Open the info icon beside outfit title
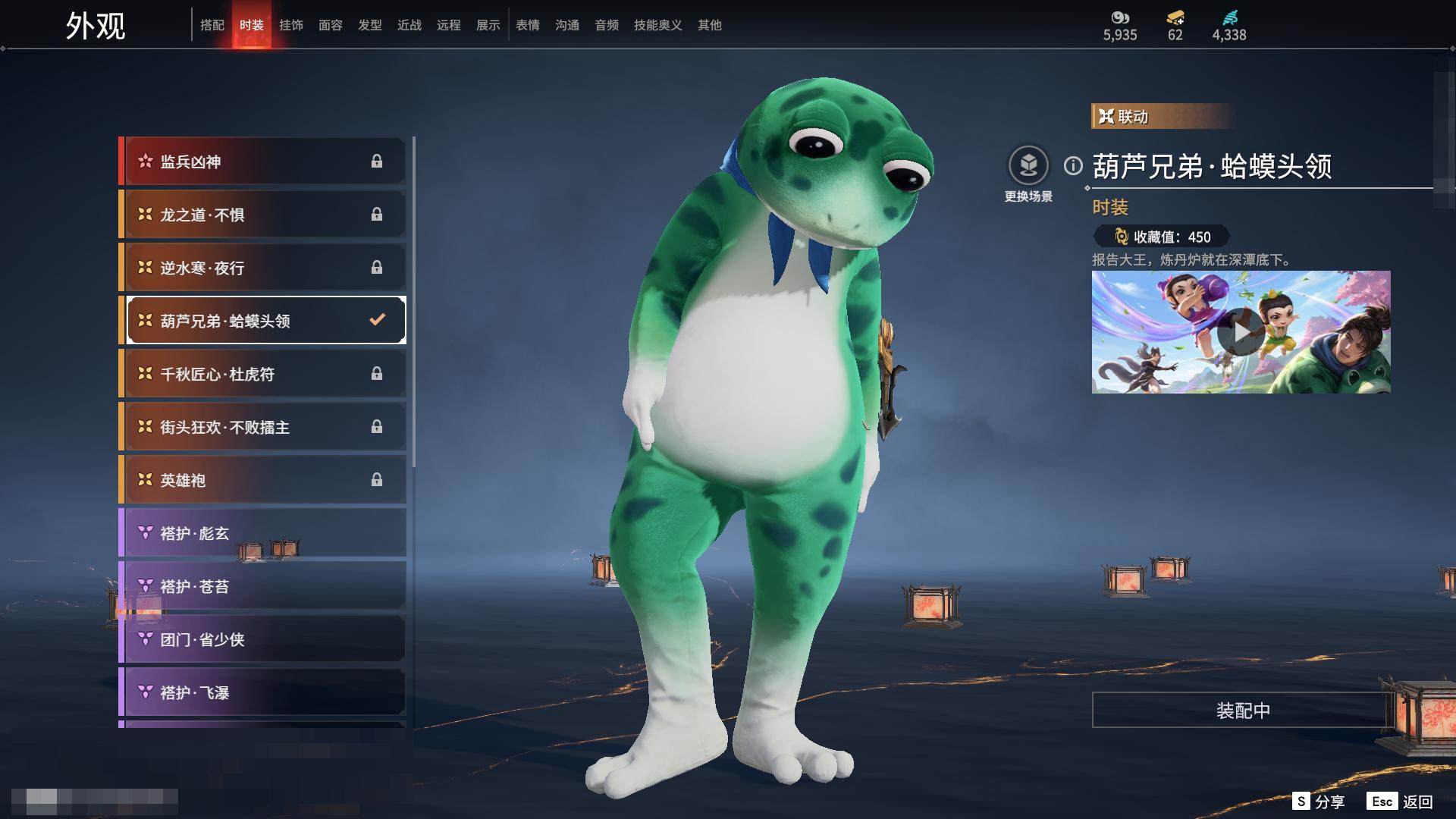This screenshot has width=1456, height=819. pyautogui.click(x=1073, y=165)
